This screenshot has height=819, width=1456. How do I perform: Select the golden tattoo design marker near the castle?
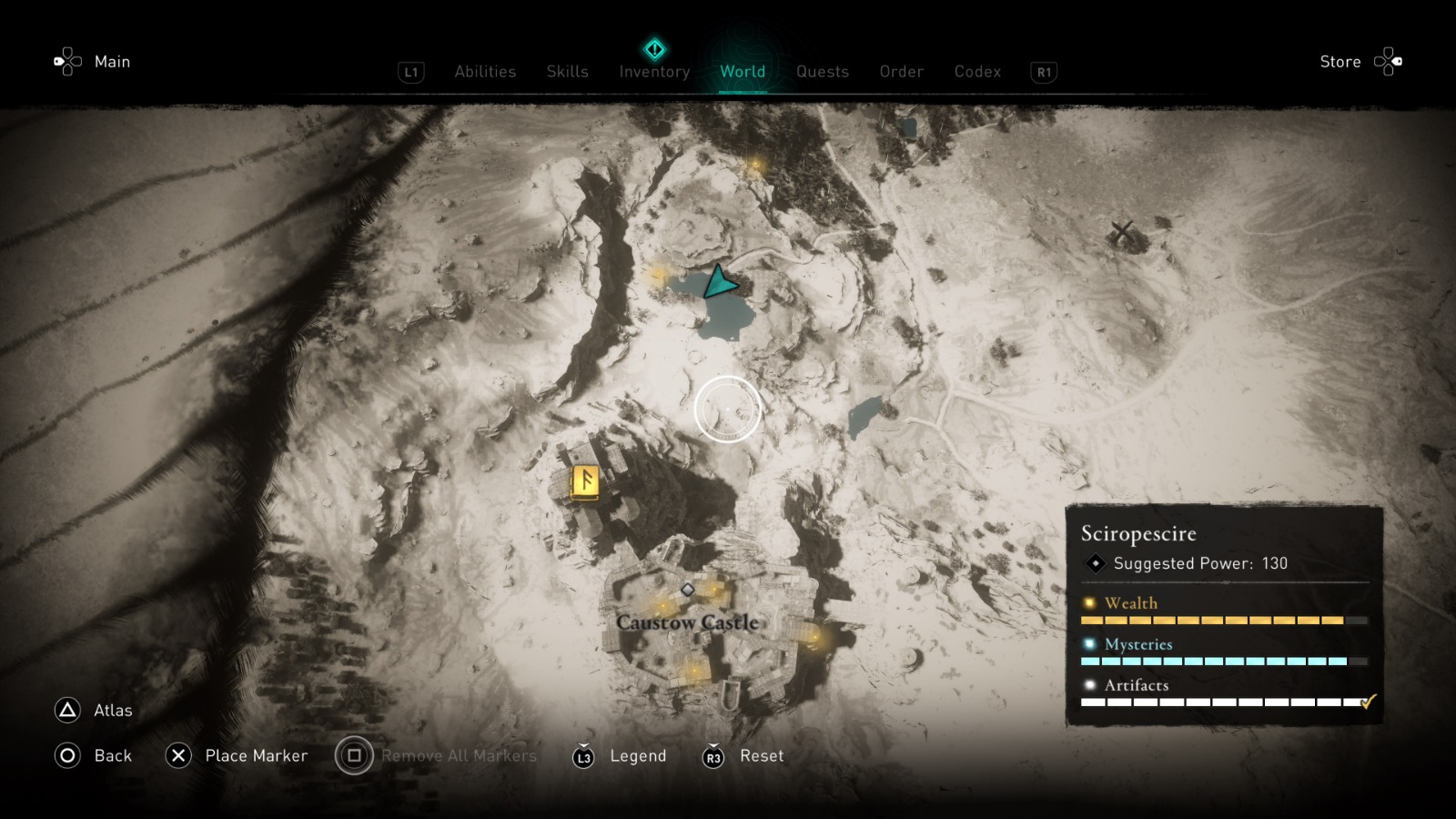[x=582, y=480]
